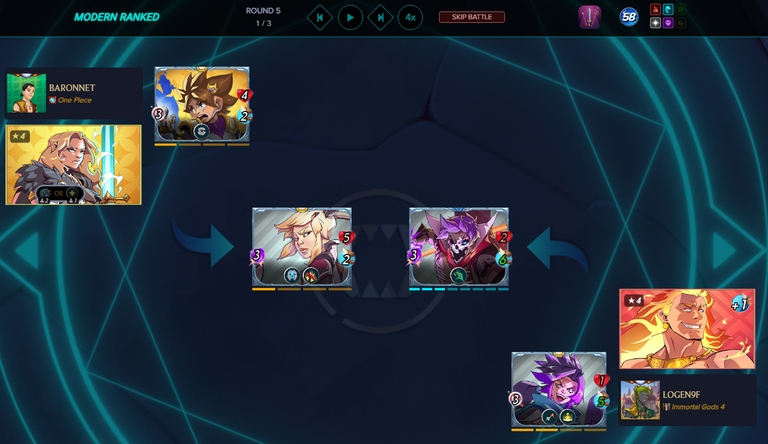Screen dimensions: 768x444
Task: Select the purple-haired backline monster card
Action: click(558, 390)
